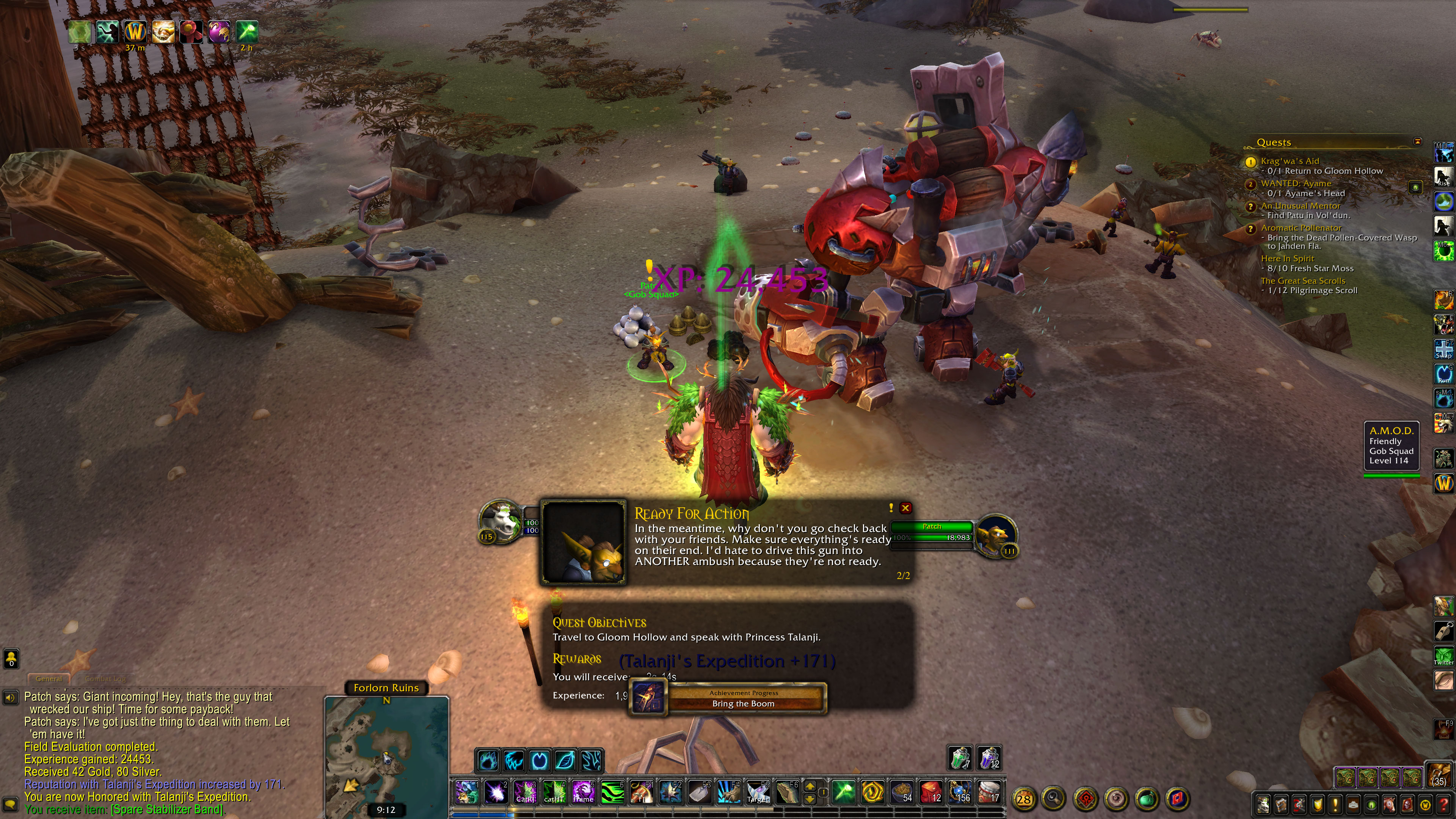Open Krag'wa's Aid quest in tracker

click(x=1289, y=161)
